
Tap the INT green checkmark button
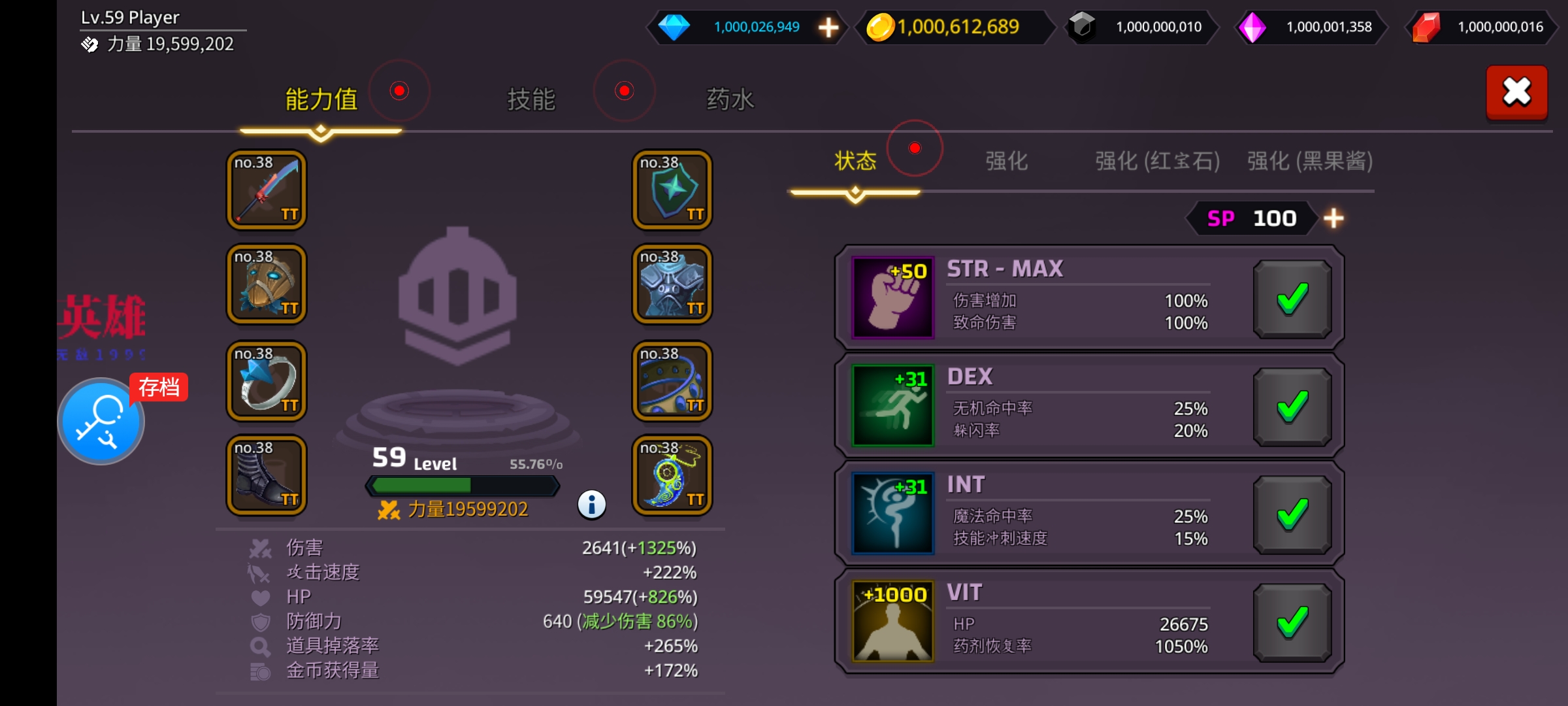[1292, 515]
